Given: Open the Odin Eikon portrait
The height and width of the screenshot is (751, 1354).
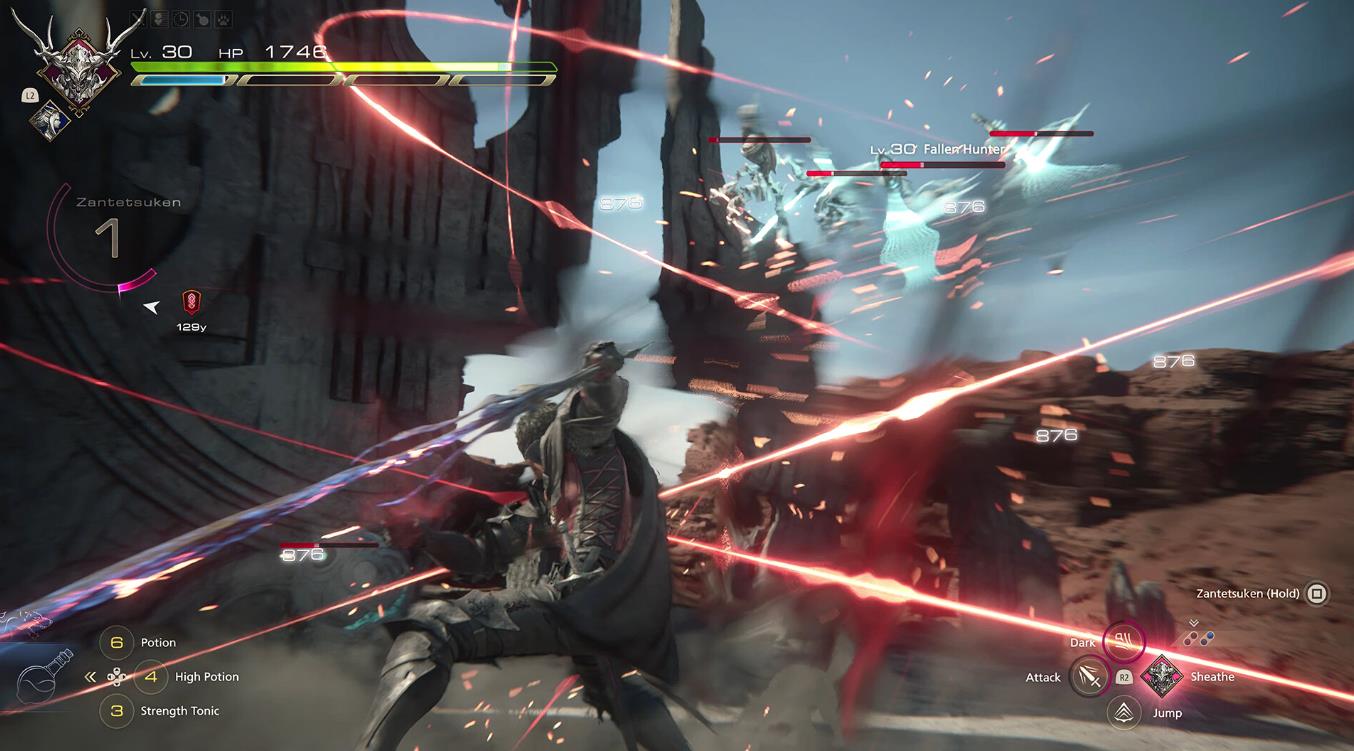Looking at the screenshot, I should coord(78,61).
